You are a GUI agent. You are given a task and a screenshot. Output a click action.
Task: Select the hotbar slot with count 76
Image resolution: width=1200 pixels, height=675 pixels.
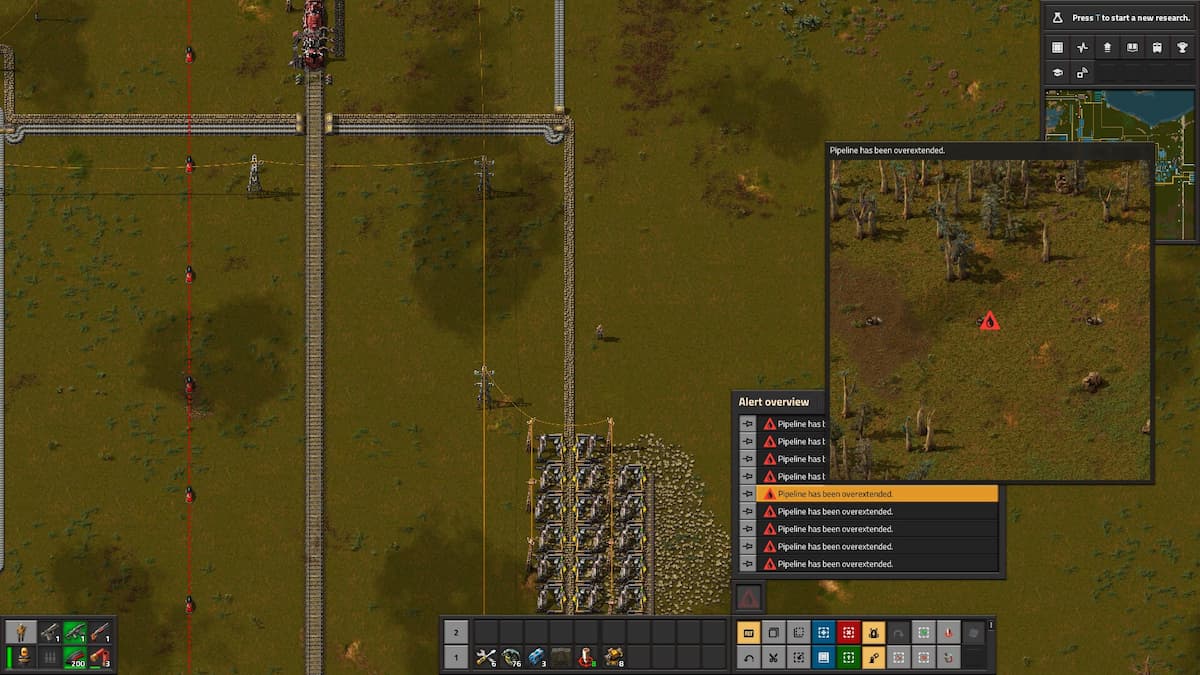pyautogui.click(x=512, y=657)
